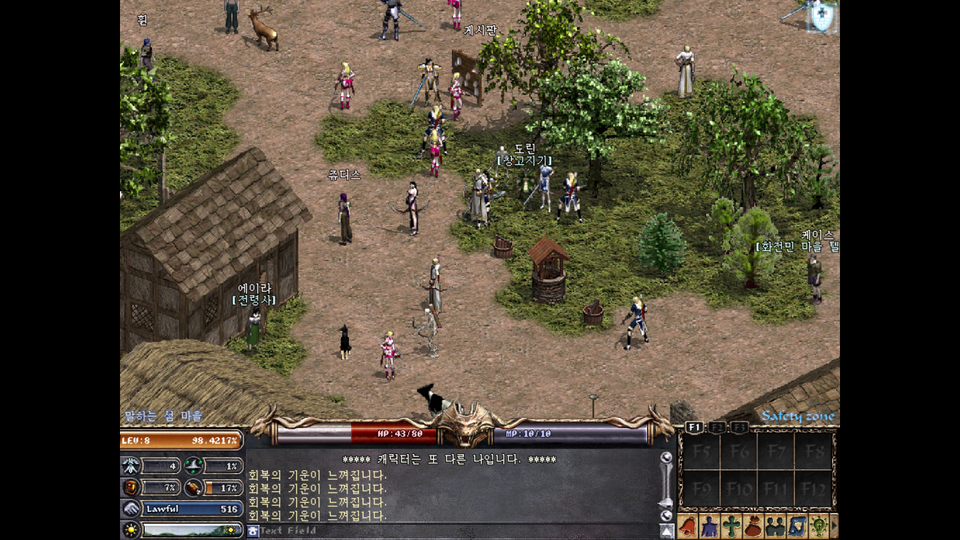
Task: Click the two-people silhouette icon
Action: coord(775,526)
